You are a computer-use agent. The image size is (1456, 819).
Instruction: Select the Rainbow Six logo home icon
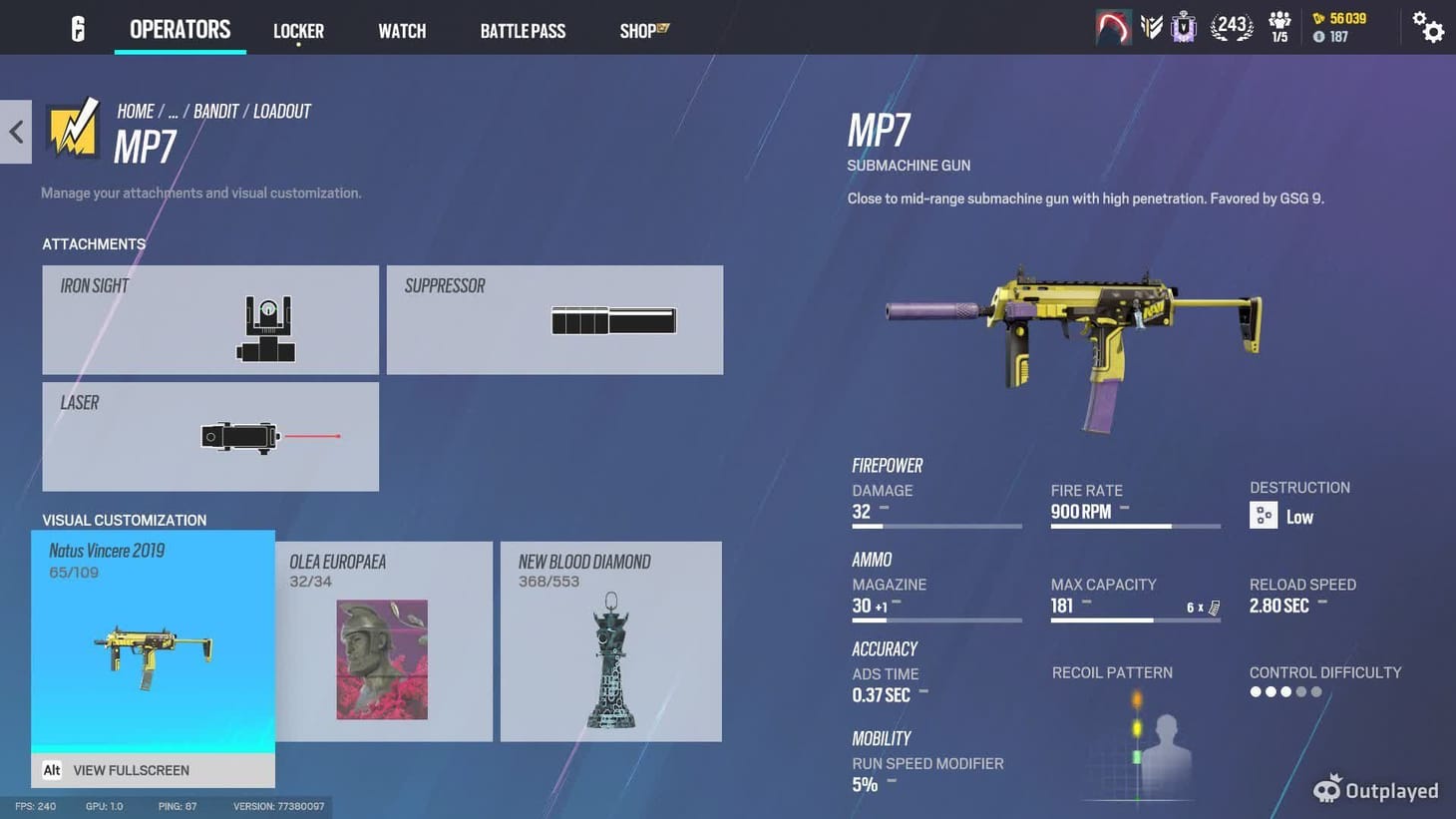coord(77,27)
